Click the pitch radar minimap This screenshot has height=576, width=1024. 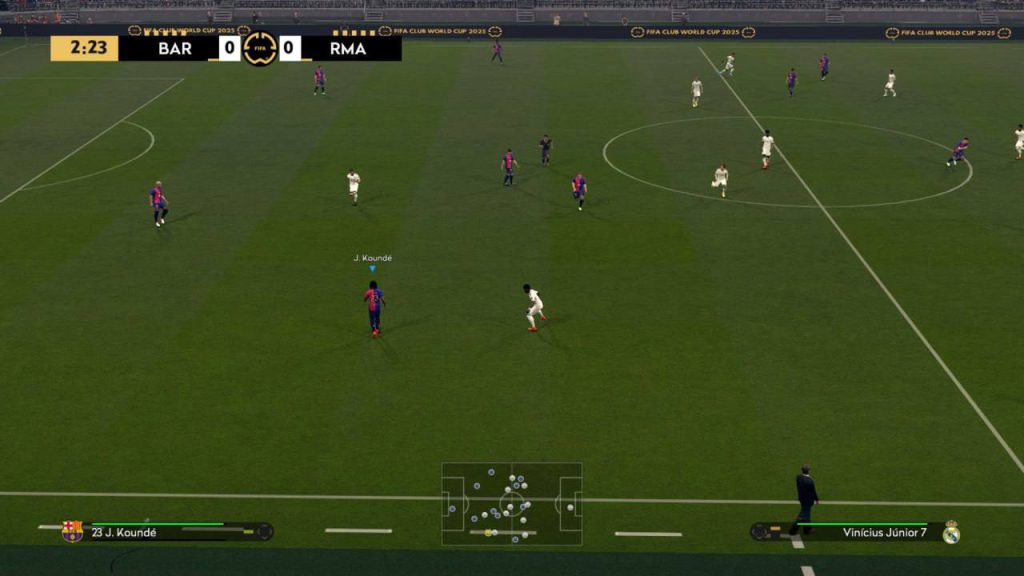click(512, 503)
